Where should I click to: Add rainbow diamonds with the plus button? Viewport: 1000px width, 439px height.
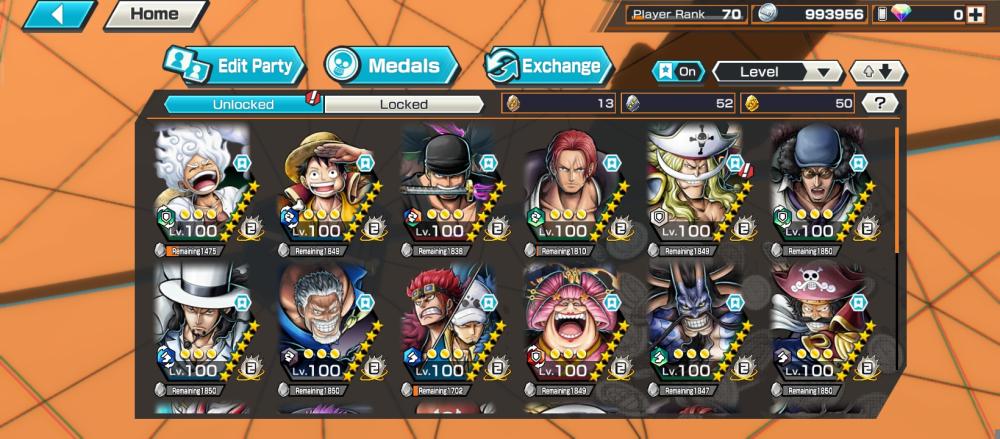(984, 14)
